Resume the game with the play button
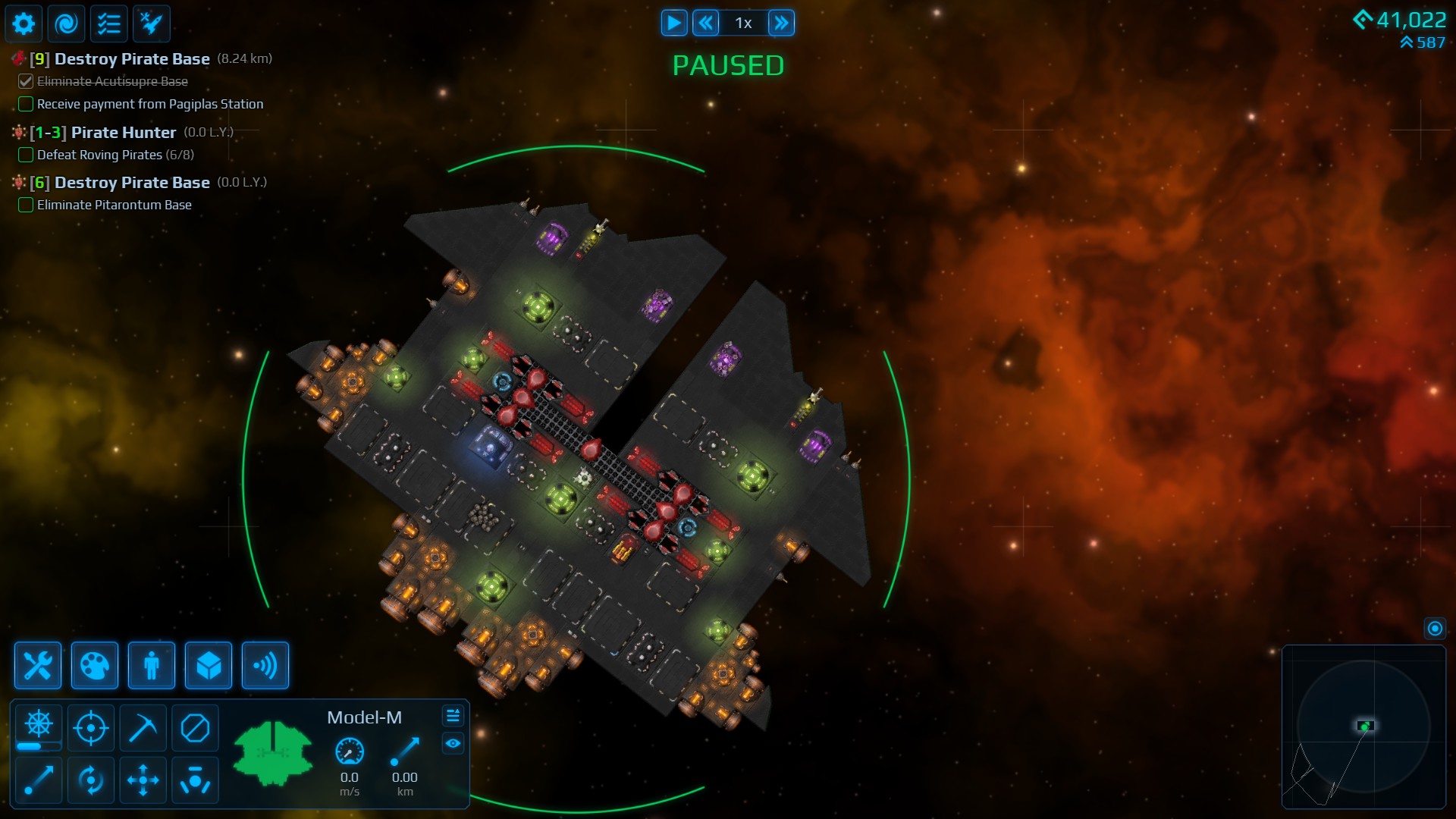 coord(673,23)
